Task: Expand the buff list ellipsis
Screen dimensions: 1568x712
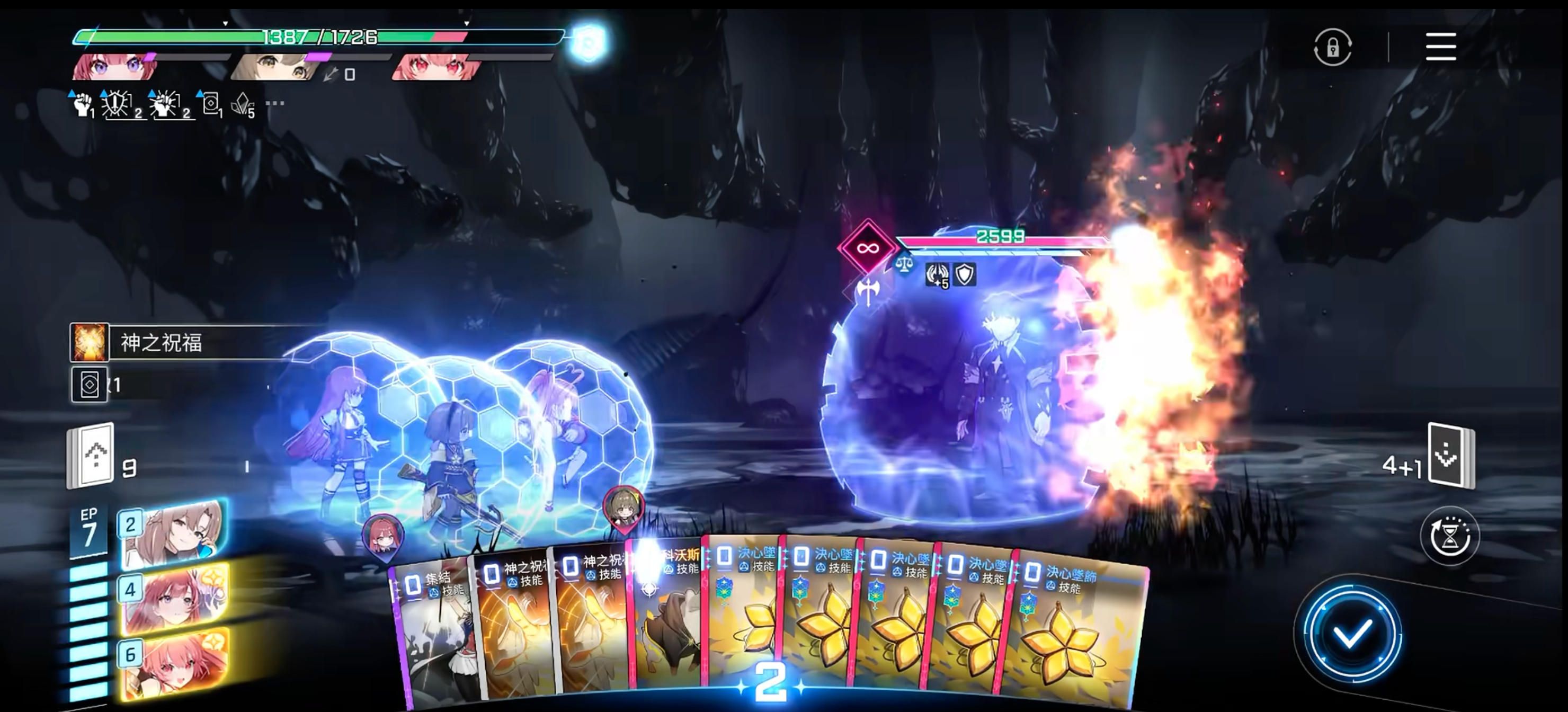Action: pyautogui.click(x=275, y=103)
